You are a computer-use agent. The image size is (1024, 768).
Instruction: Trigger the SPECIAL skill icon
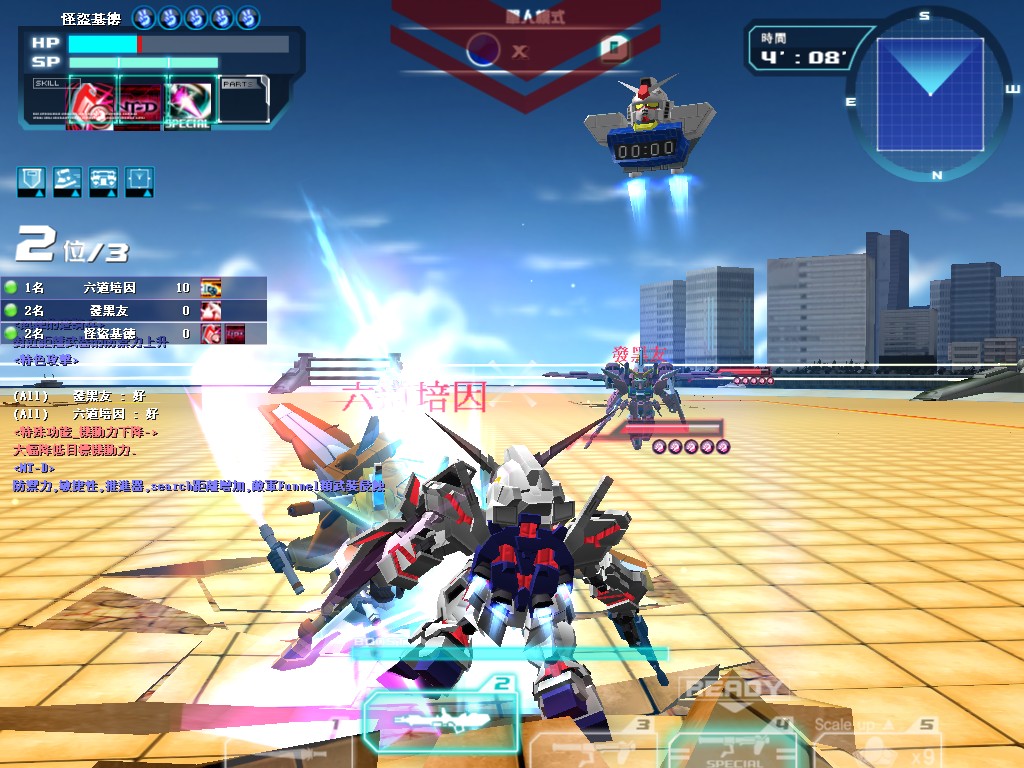click(189, 102)
